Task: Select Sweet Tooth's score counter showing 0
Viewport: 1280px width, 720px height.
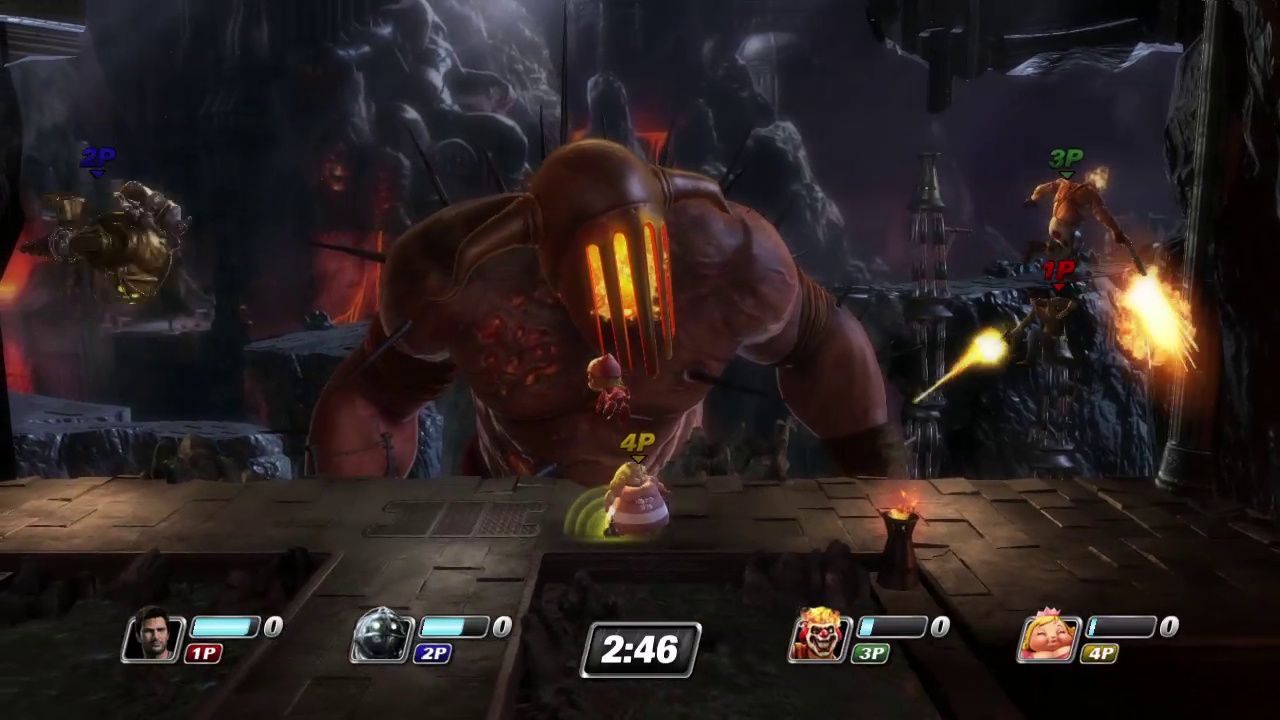Action: tap(940, 626)
